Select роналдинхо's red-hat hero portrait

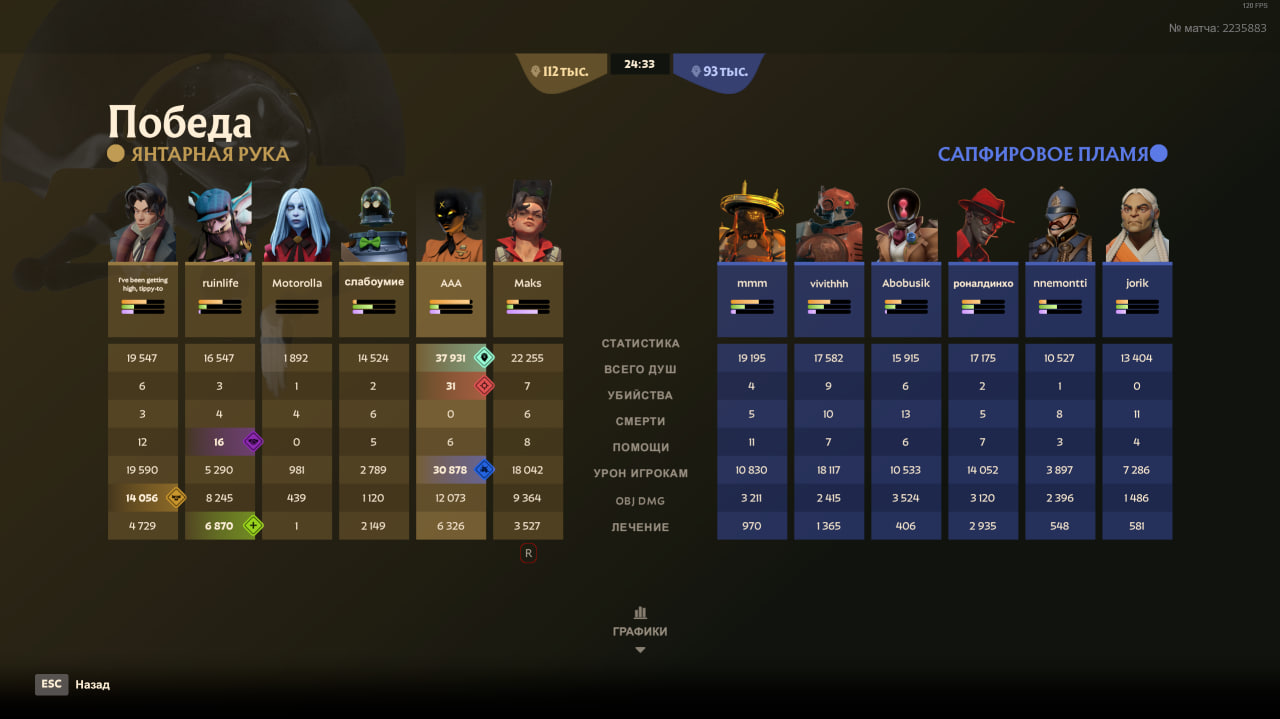[x=983, y=224]
